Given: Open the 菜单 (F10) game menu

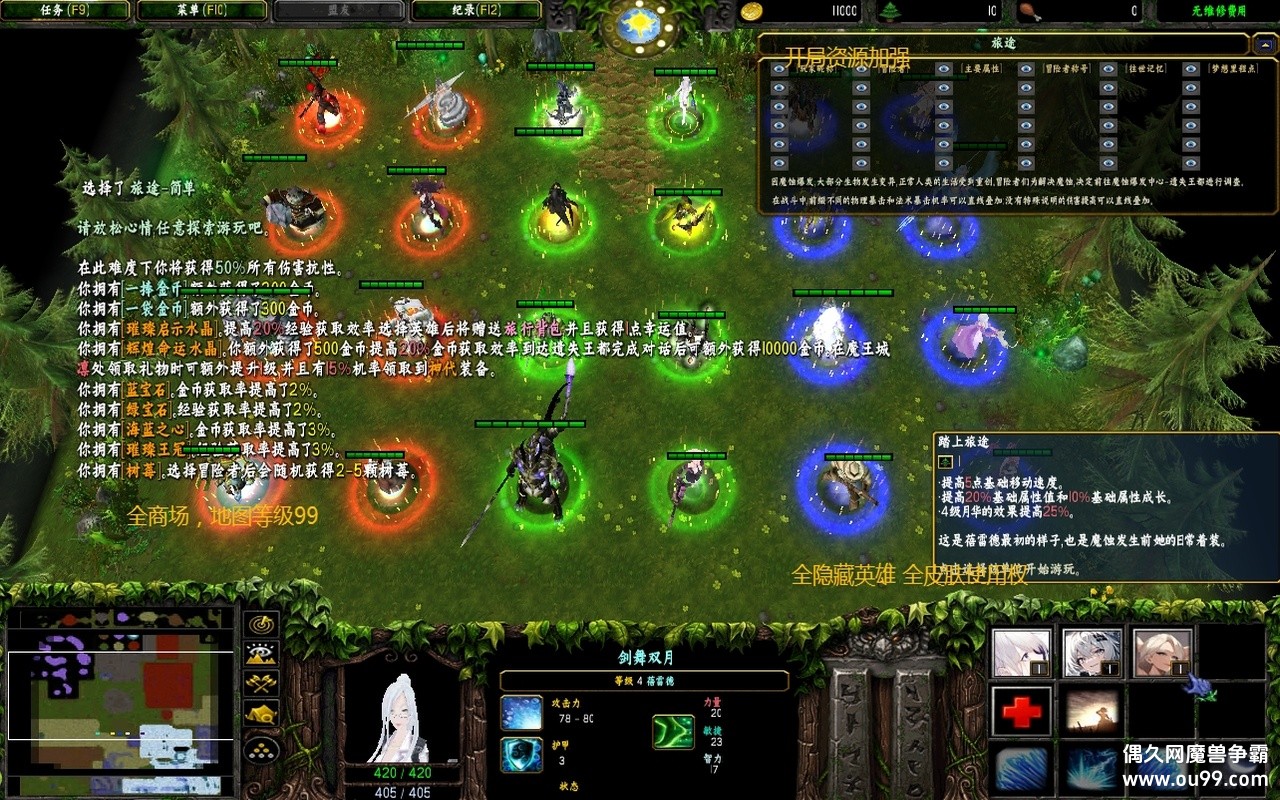Looking at the screenshot, I should point(201,11).
